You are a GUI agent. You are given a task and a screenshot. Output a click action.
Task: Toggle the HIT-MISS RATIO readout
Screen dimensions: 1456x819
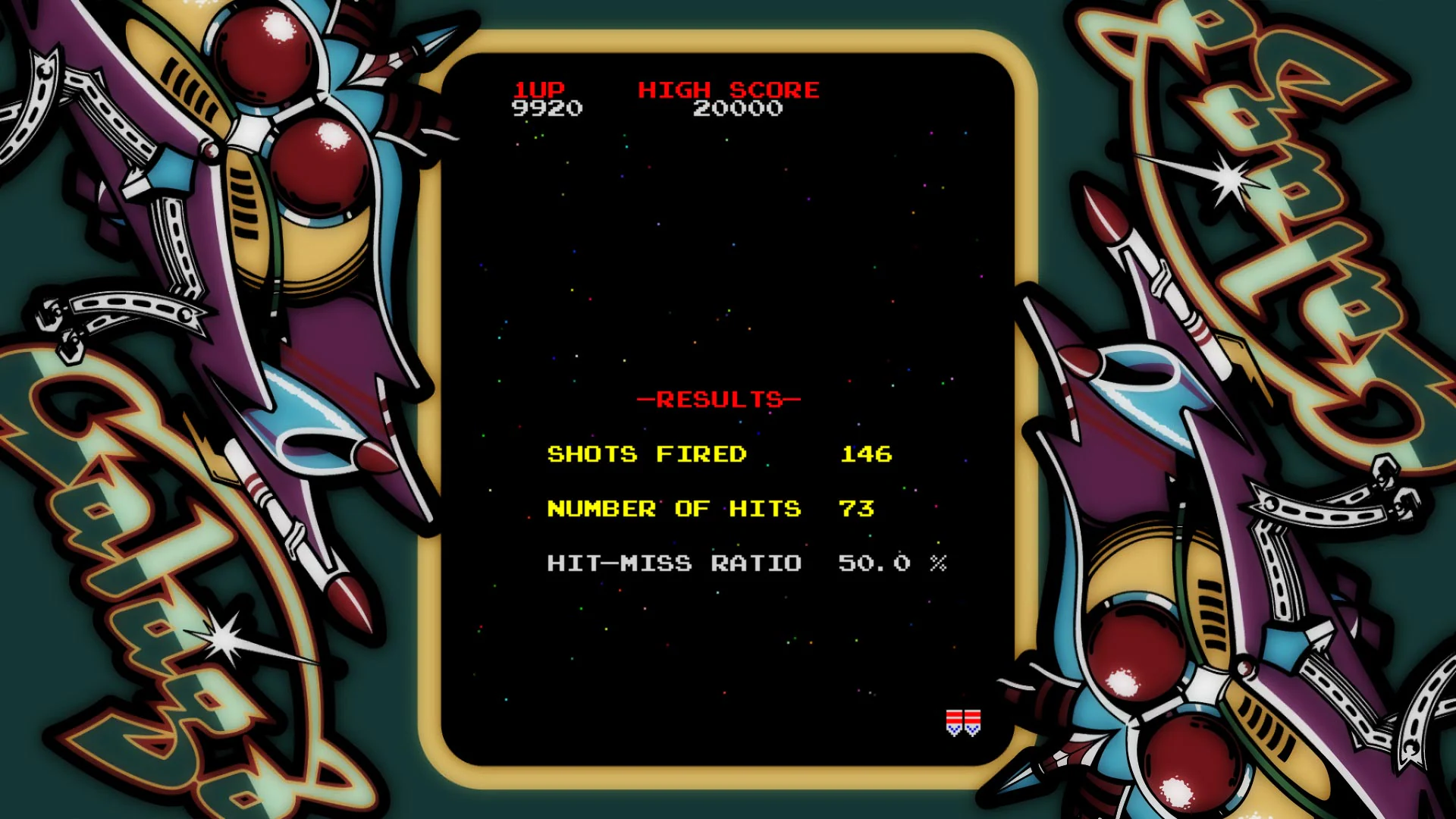(673, 563)
